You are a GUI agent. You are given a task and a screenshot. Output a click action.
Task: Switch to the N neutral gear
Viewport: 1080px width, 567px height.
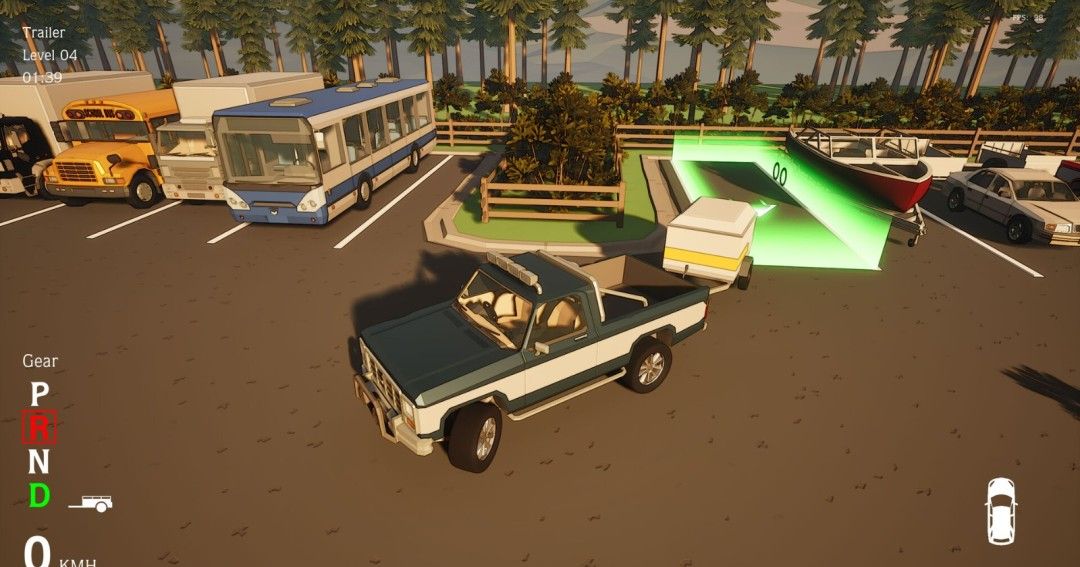coord(39,462)
